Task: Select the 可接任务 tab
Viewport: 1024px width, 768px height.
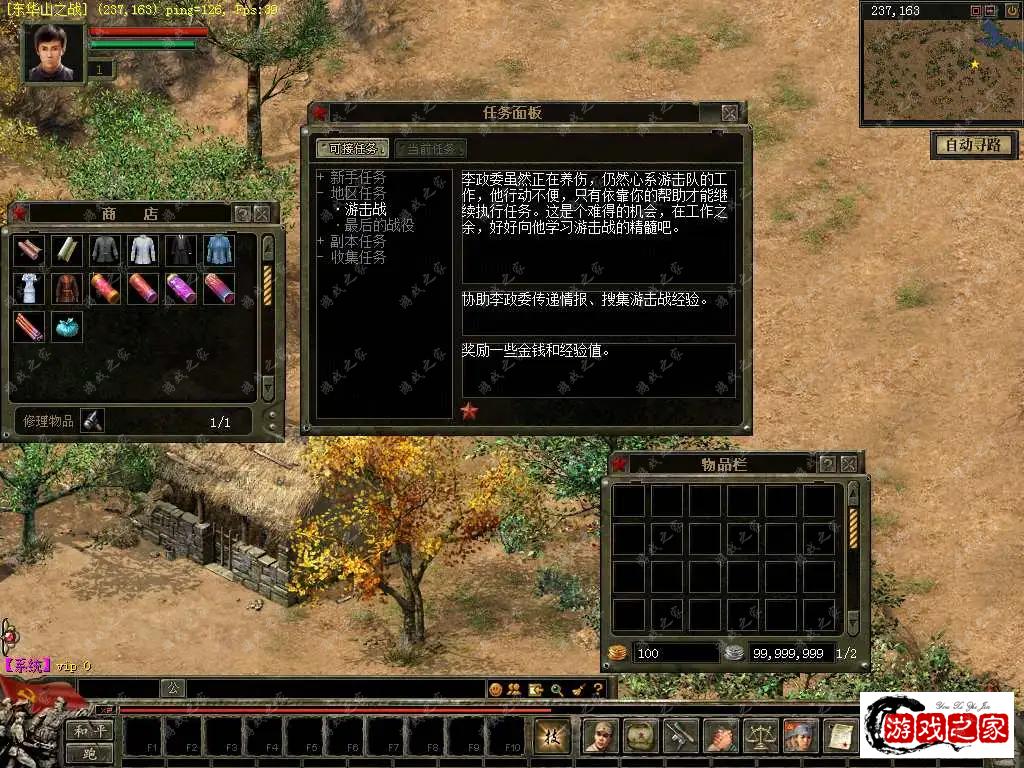Action: tap(352, 149)
